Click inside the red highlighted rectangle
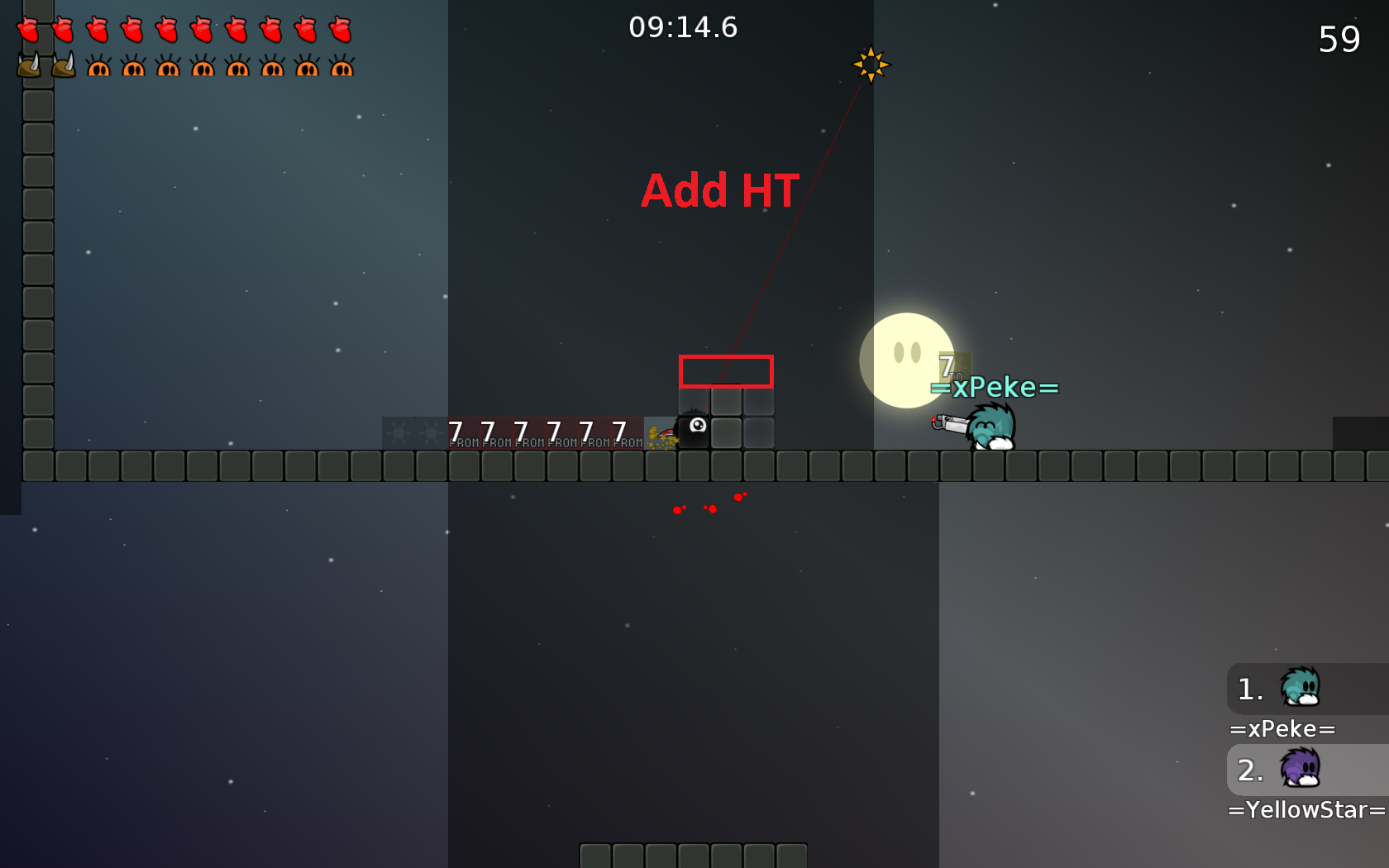This screenshot has width=1389, height=868. (x=726, y=372)
